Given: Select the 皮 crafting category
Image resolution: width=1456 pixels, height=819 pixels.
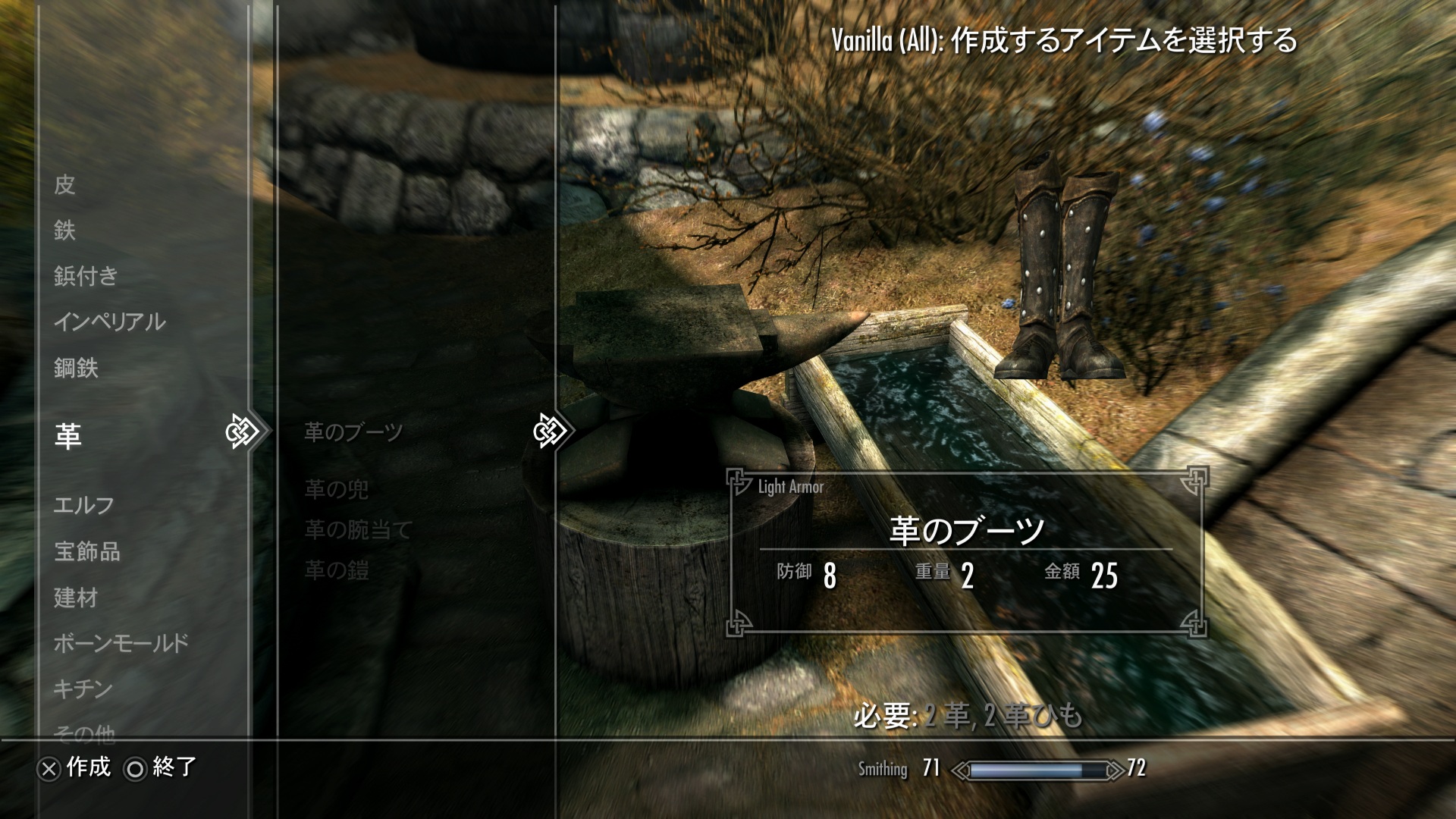Looking at the screenshot, I should 65,184.
